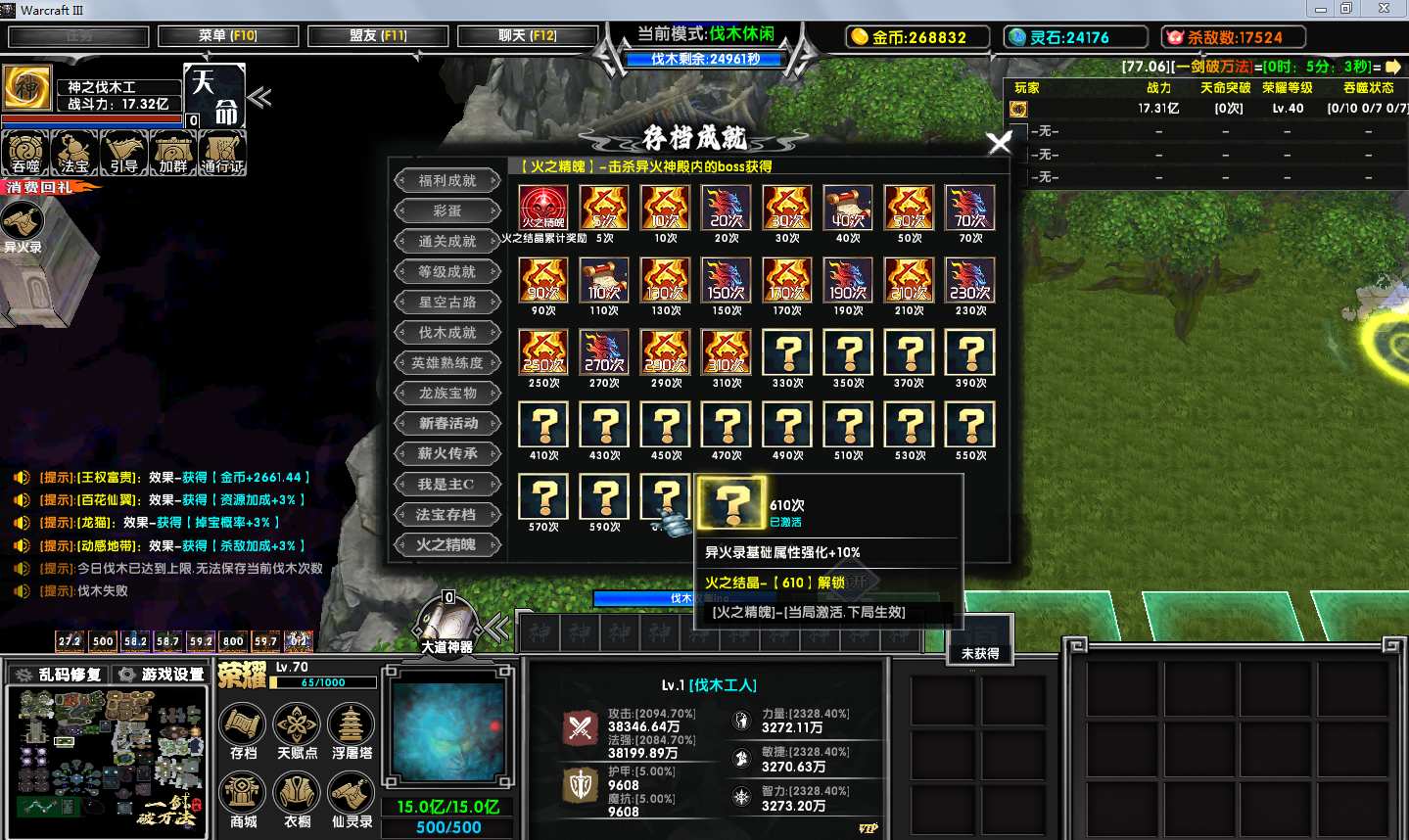Activate the 吞噬 ability icon
This screenshot has height=840, width=1409.
click(25, 152)
